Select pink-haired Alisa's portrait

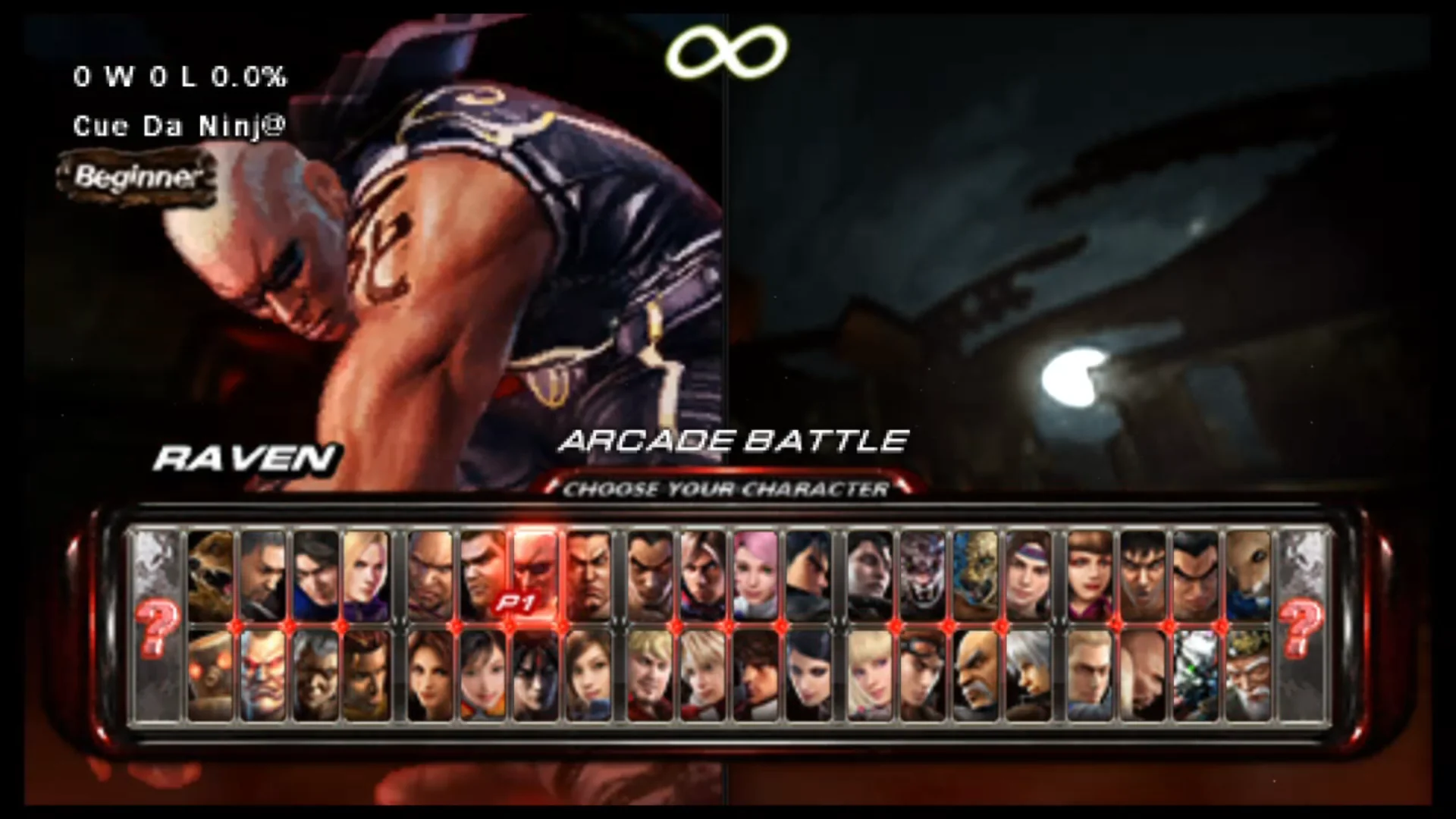point(756,576)
